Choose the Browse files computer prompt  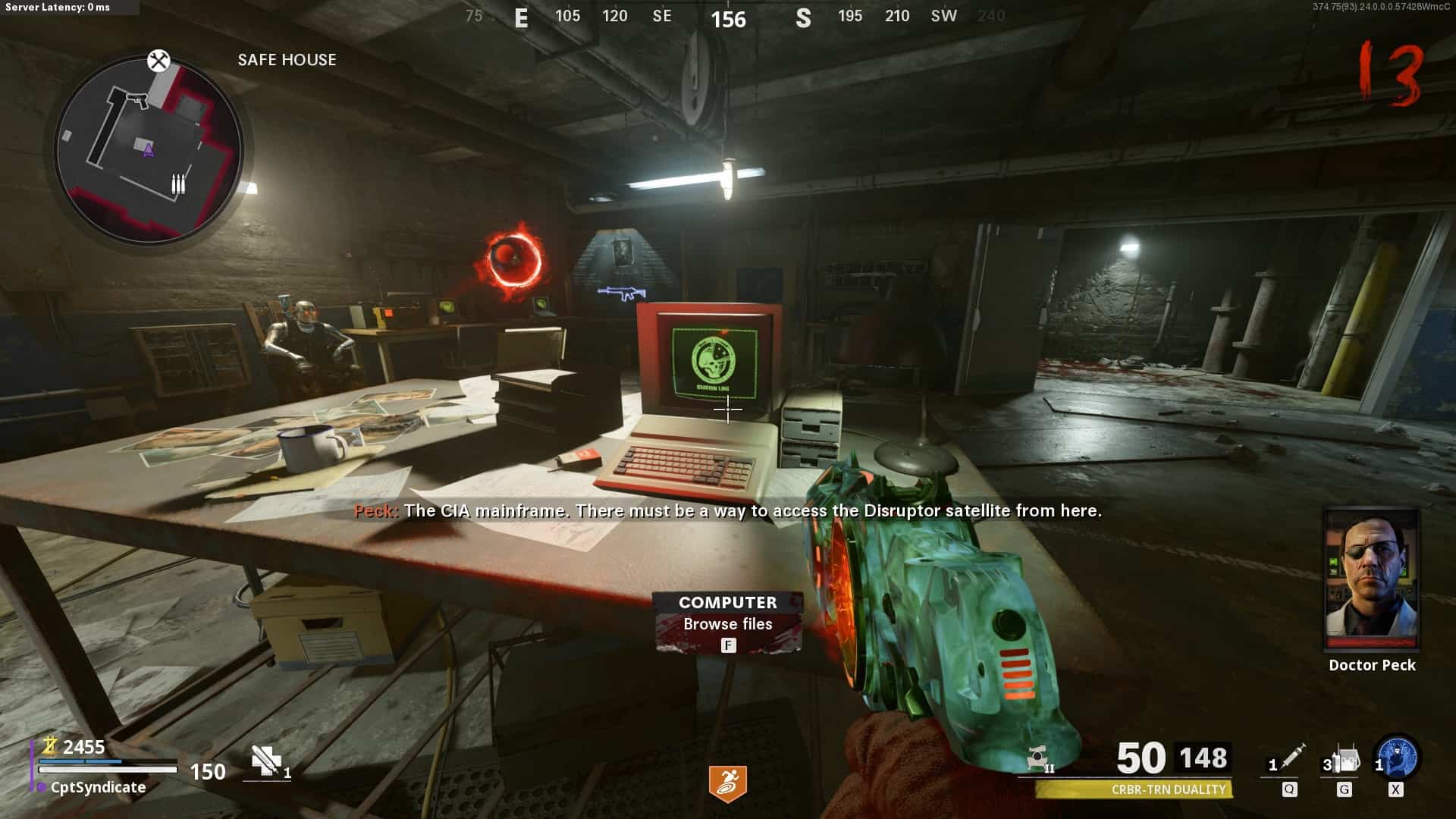(x=727, y=623)
